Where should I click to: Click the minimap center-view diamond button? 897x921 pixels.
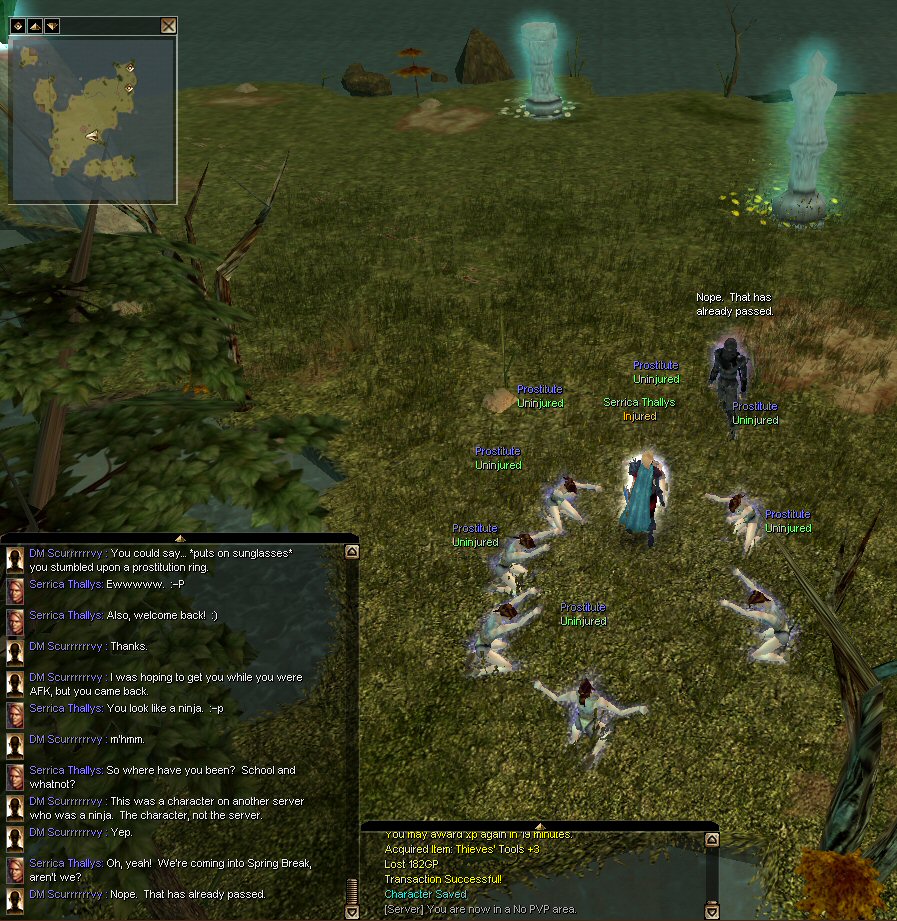click(x=18, y=26)
